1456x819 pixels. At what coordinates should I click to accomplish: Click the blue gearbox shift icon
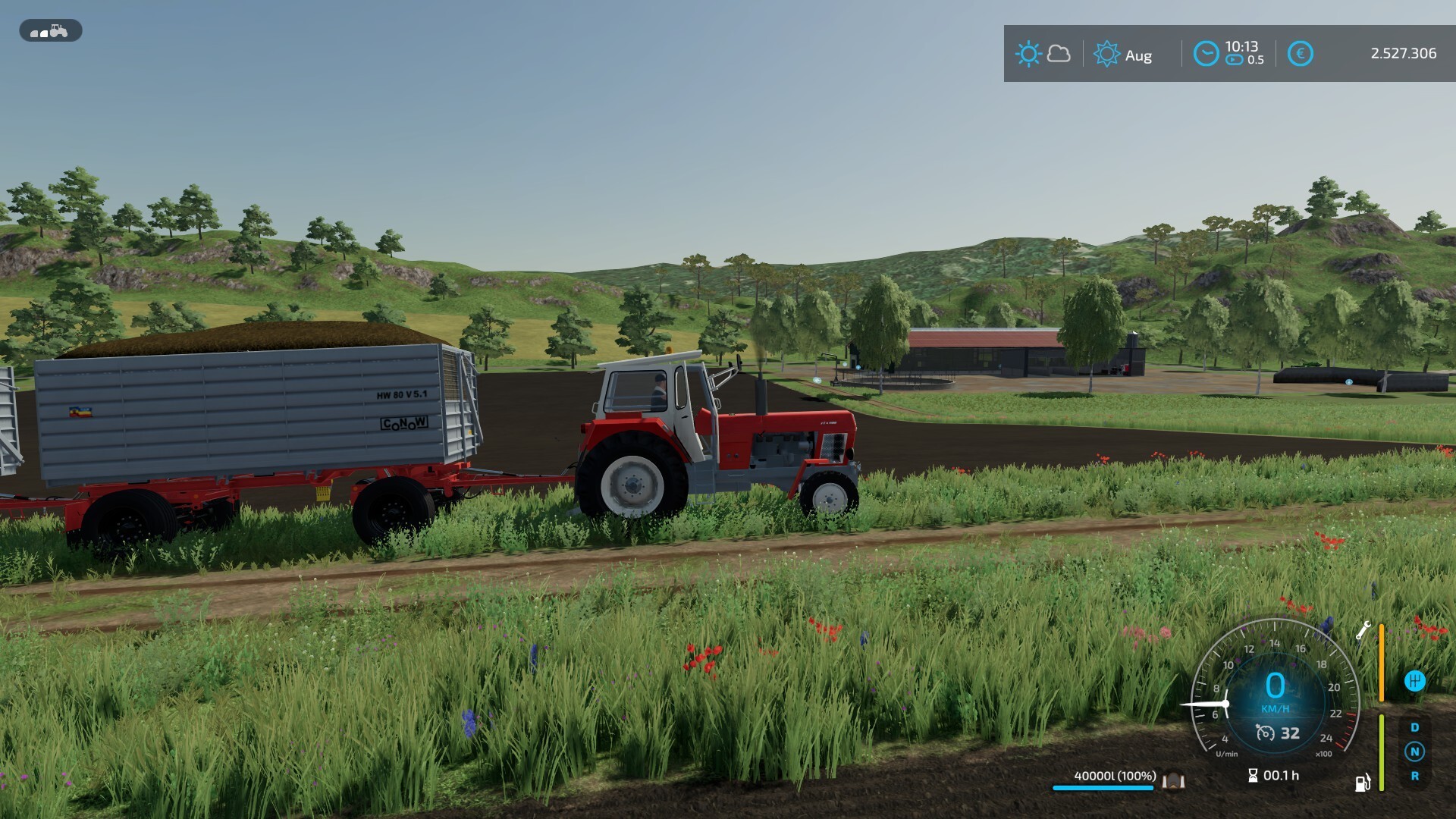point(1414,681)
